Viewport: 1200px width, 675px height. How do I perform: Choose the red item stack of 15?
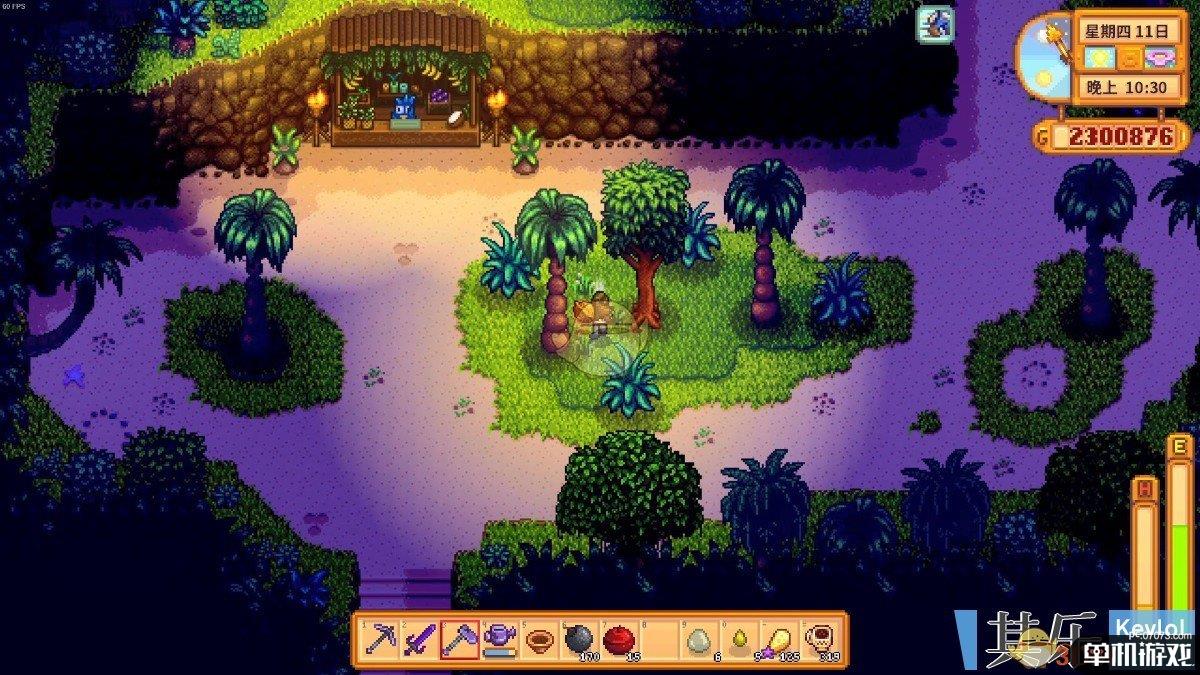click(x=621, y=640)
